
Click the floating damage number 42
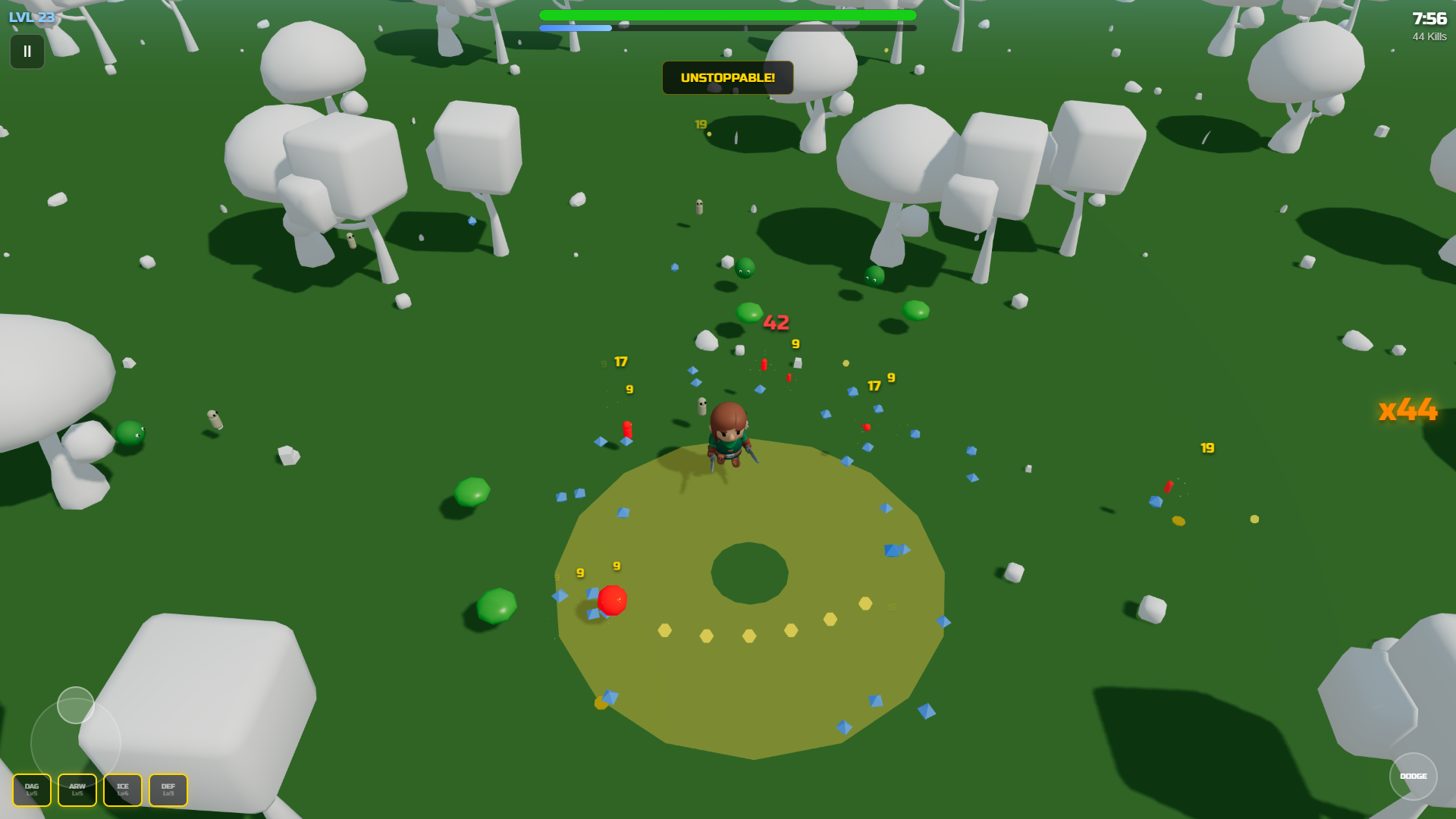tap(775, 322)
